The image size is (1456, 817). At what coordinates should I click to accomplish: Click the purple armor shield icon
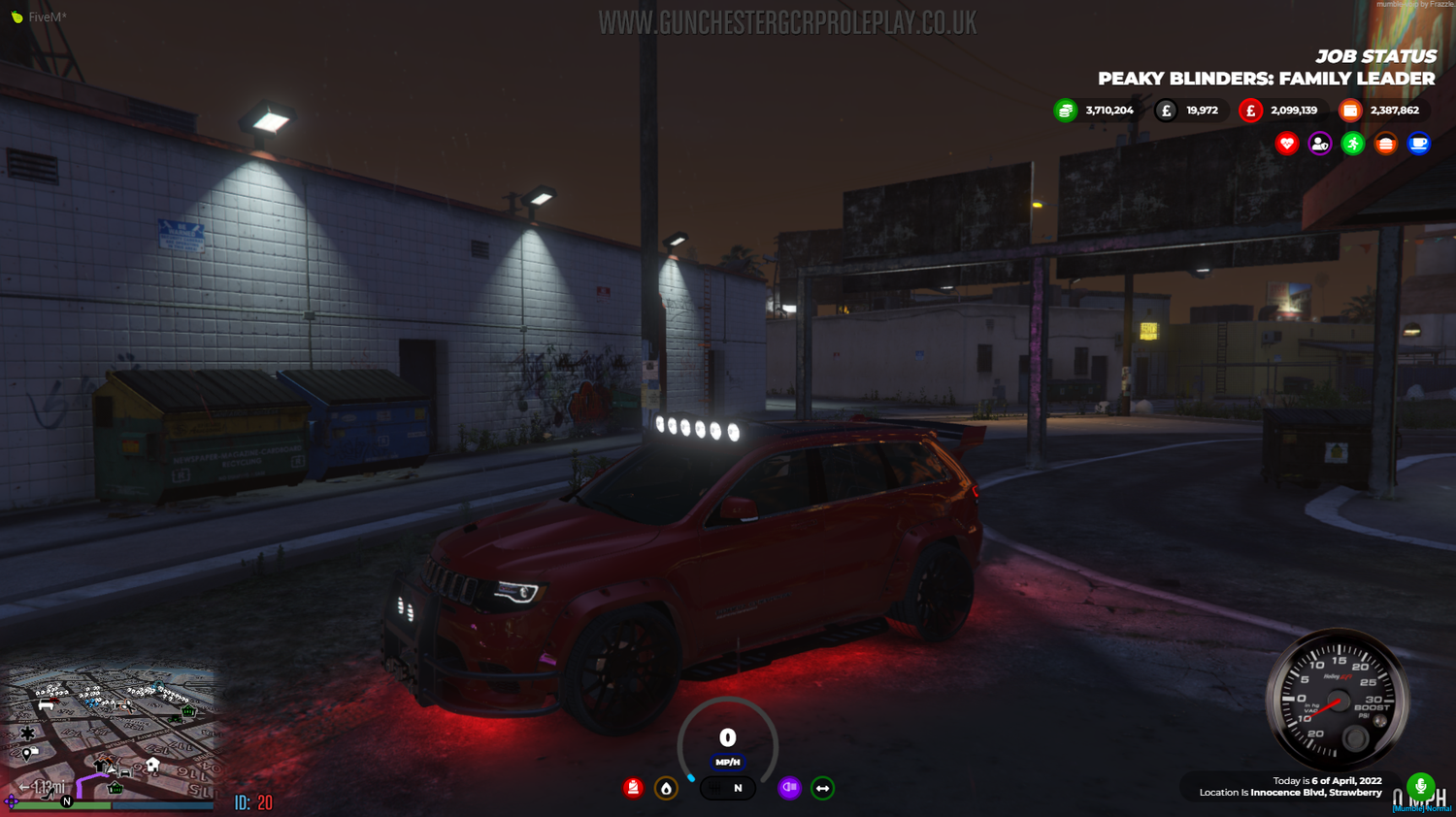pos(1318,144)
